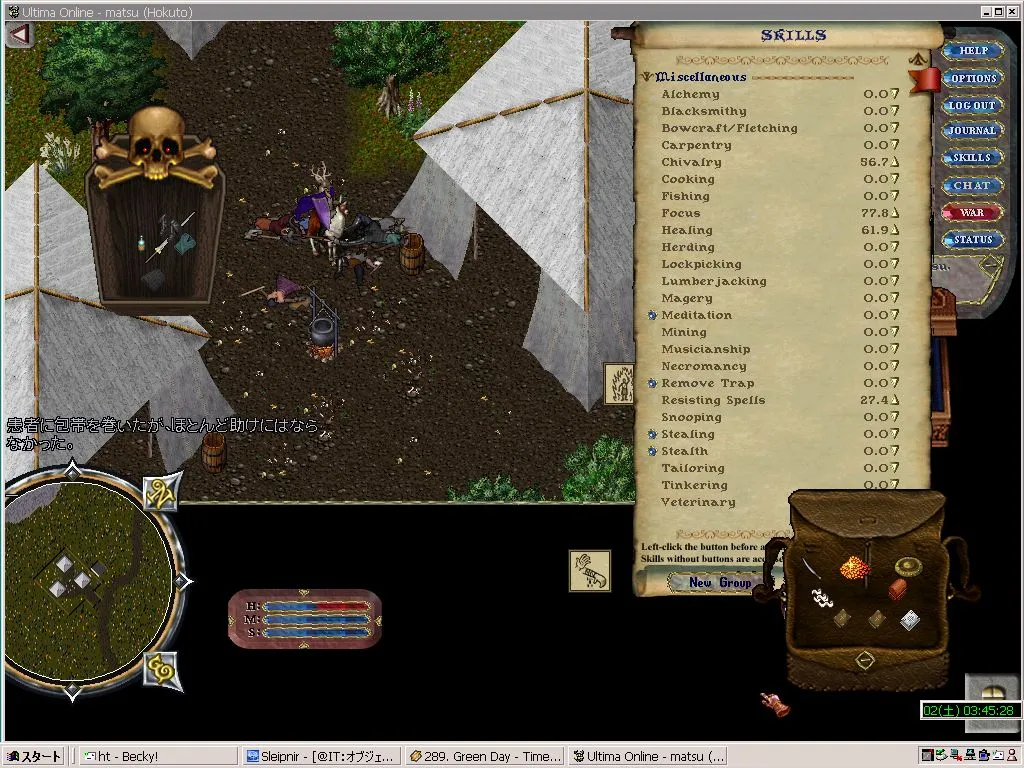Click the Skills paperdoll button
The width and height of the screenshot is (1024, 768).
(972, 158)
